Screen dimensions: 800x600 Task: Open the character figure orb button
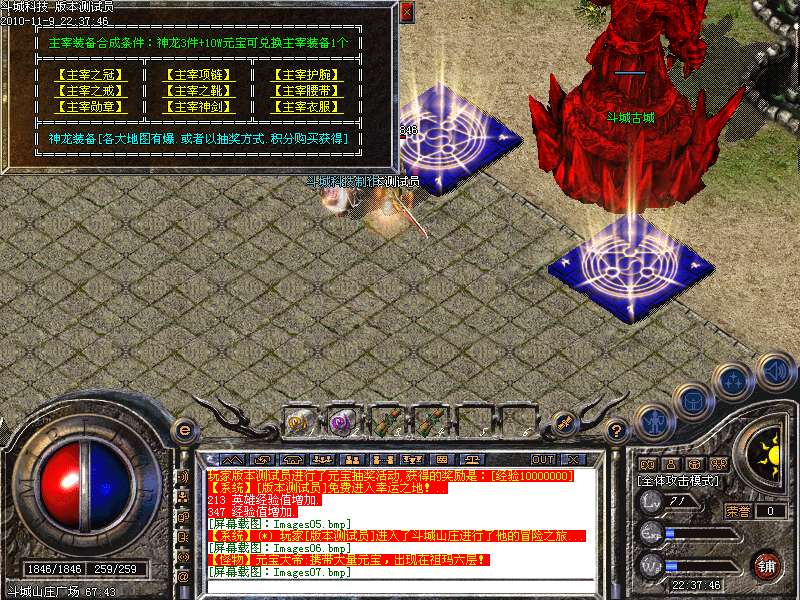[x=654, y=421]
